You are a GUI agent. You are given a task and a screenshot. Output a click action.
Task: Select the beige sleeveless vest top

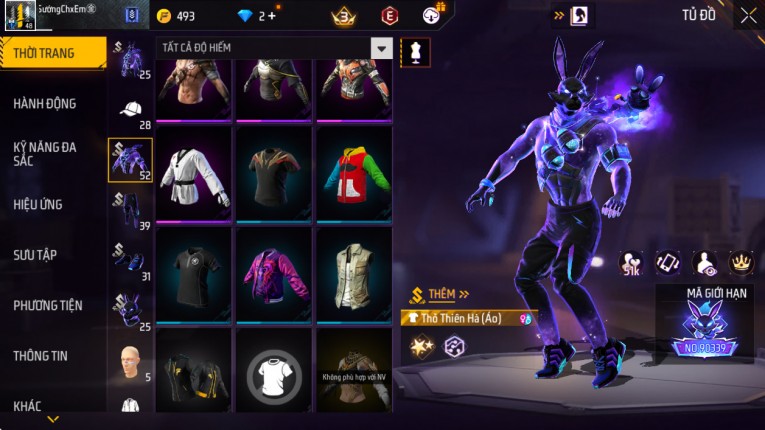tap(354, 272)
